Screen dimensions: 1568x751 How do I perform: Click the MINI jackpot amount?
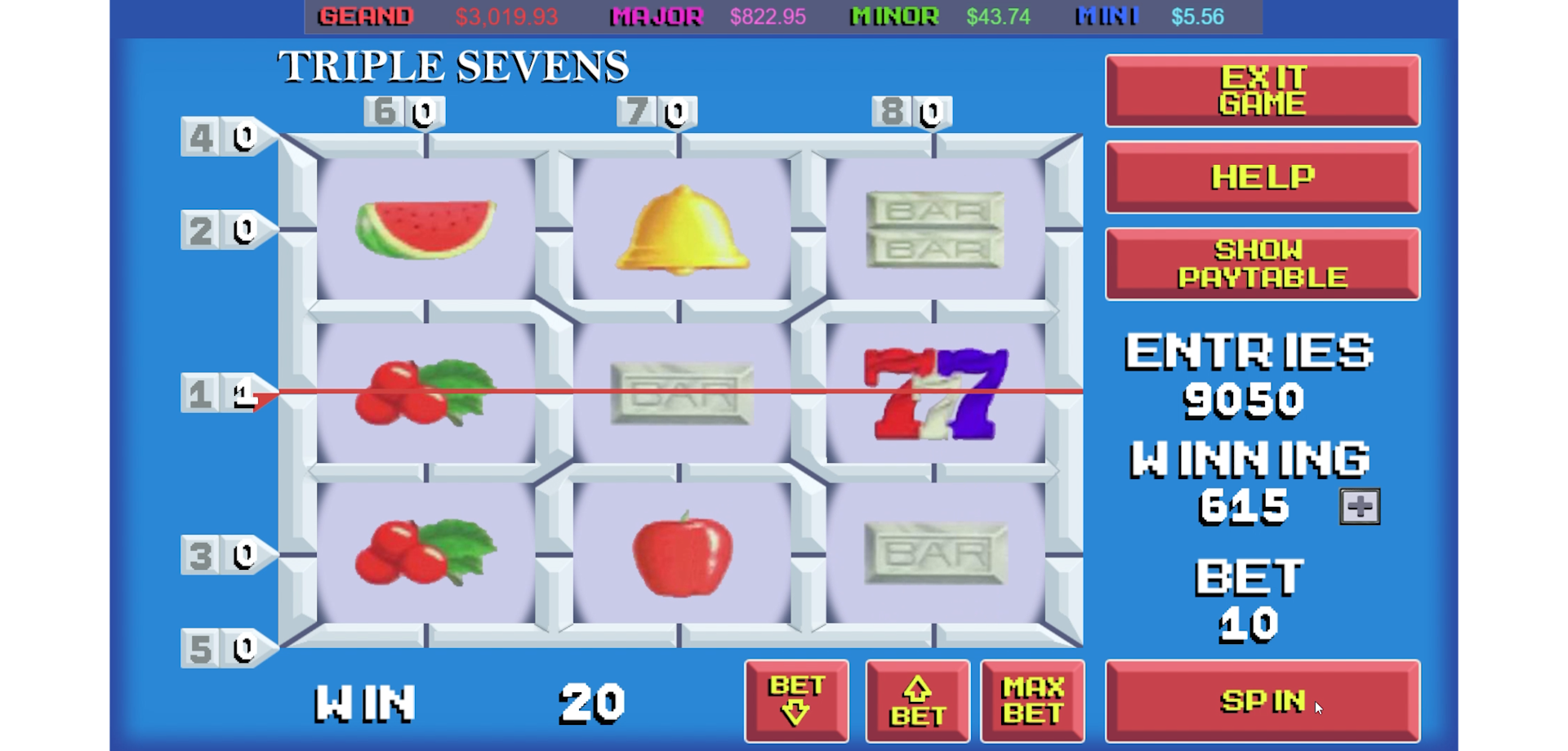click(x=1197, y=16)
